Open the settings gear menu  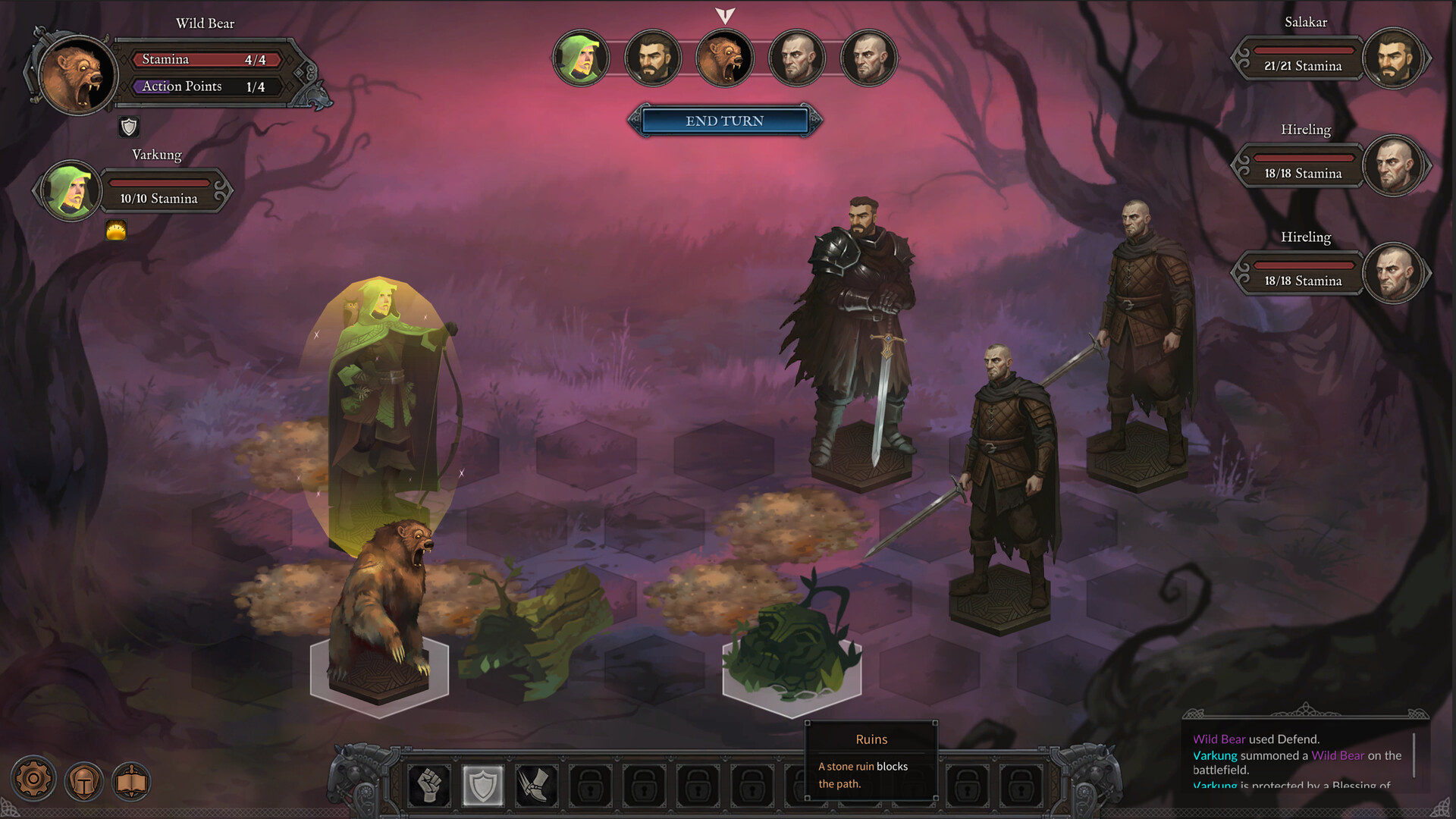point(33,780)
